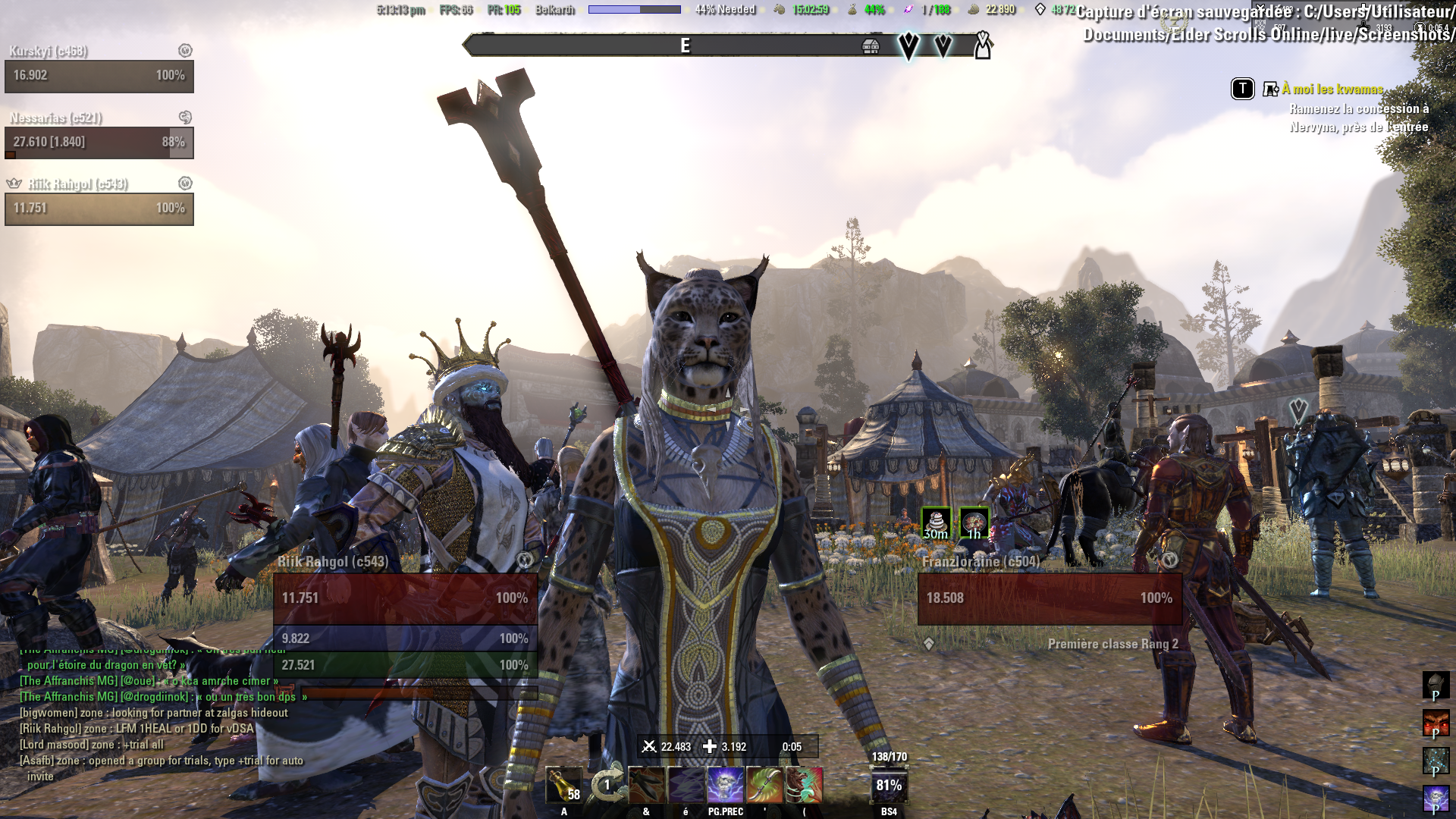Viewport: 1456px width, 819px height.
Task: Activate the roaring beast ability
Action: (x=804, y=785)
